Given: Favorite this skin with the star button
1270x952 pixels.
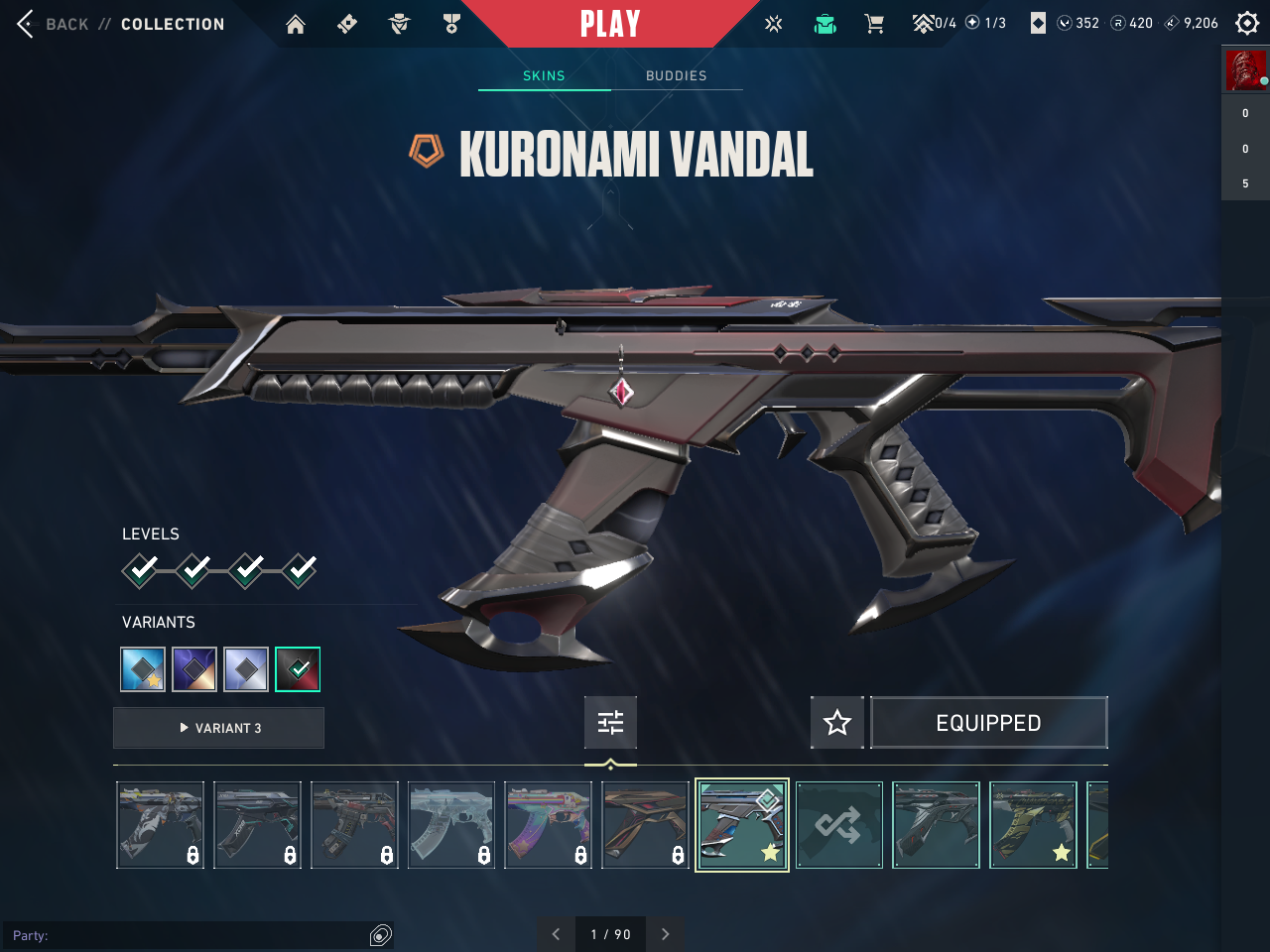Looking at the screenshot, I should [837, 722].
